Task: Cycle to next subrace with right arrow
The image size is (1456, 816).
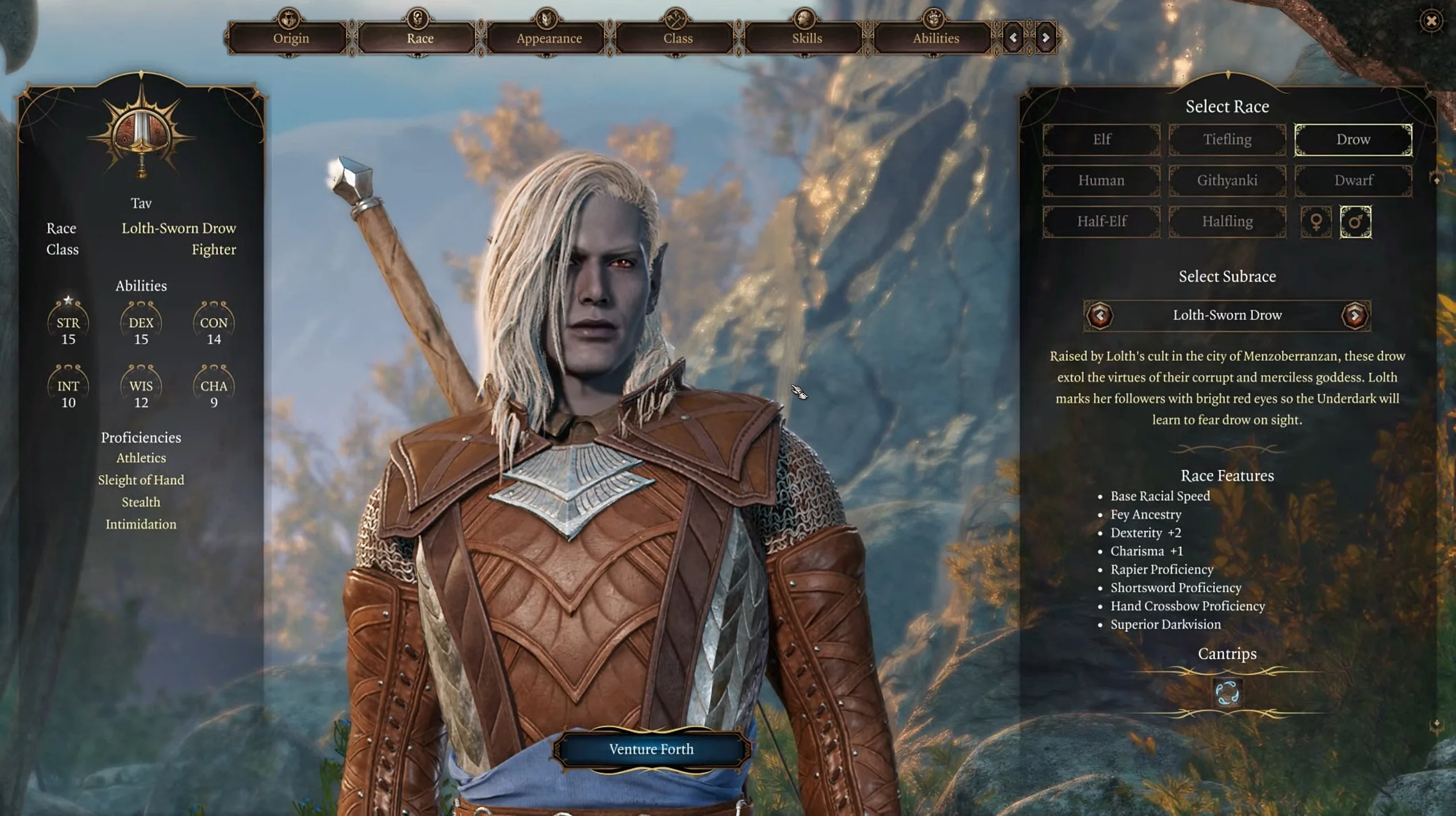Action: click(x=1356, y=315)
